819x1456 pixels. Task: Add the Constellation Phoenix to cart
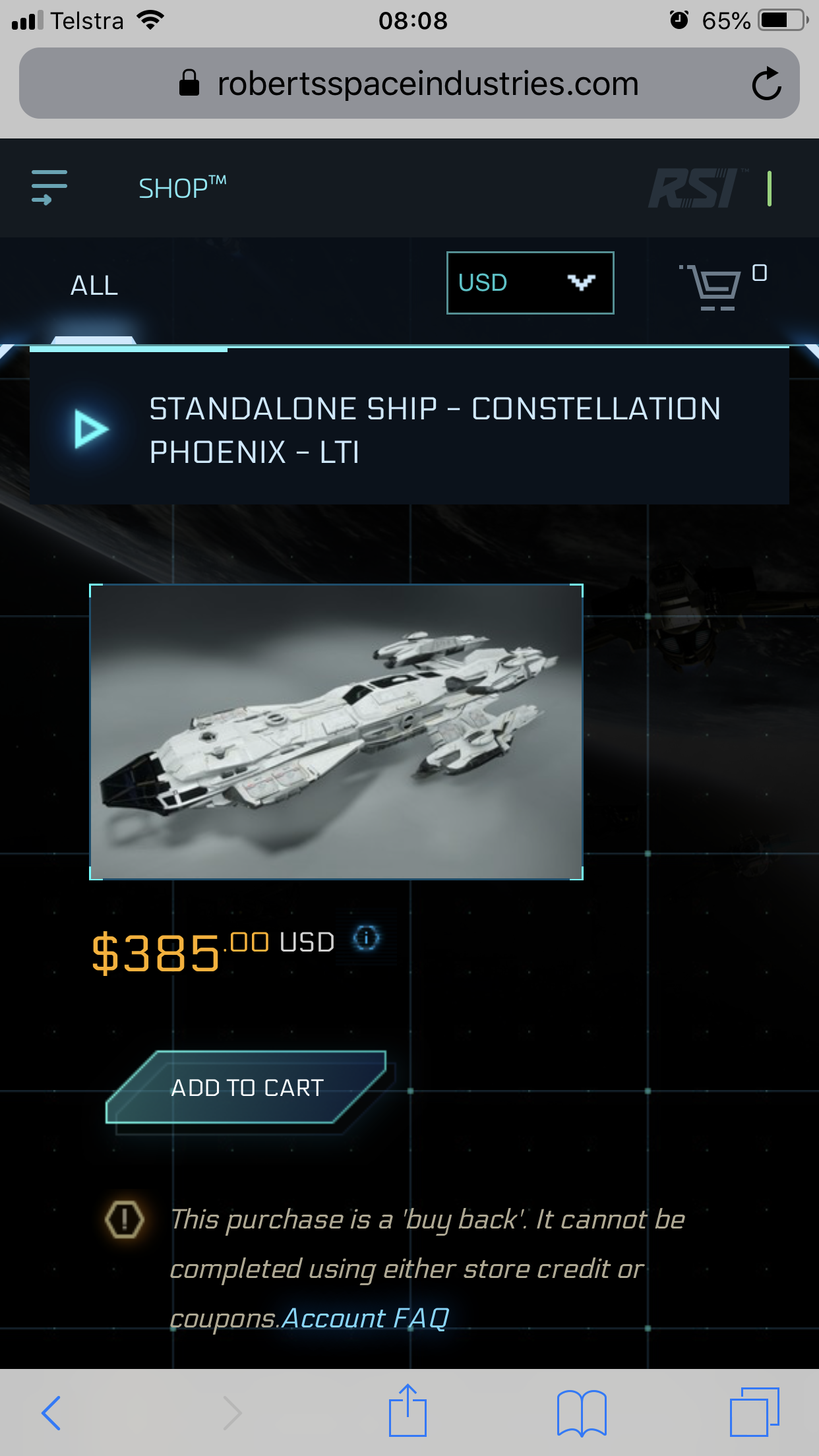(247, 1087)
